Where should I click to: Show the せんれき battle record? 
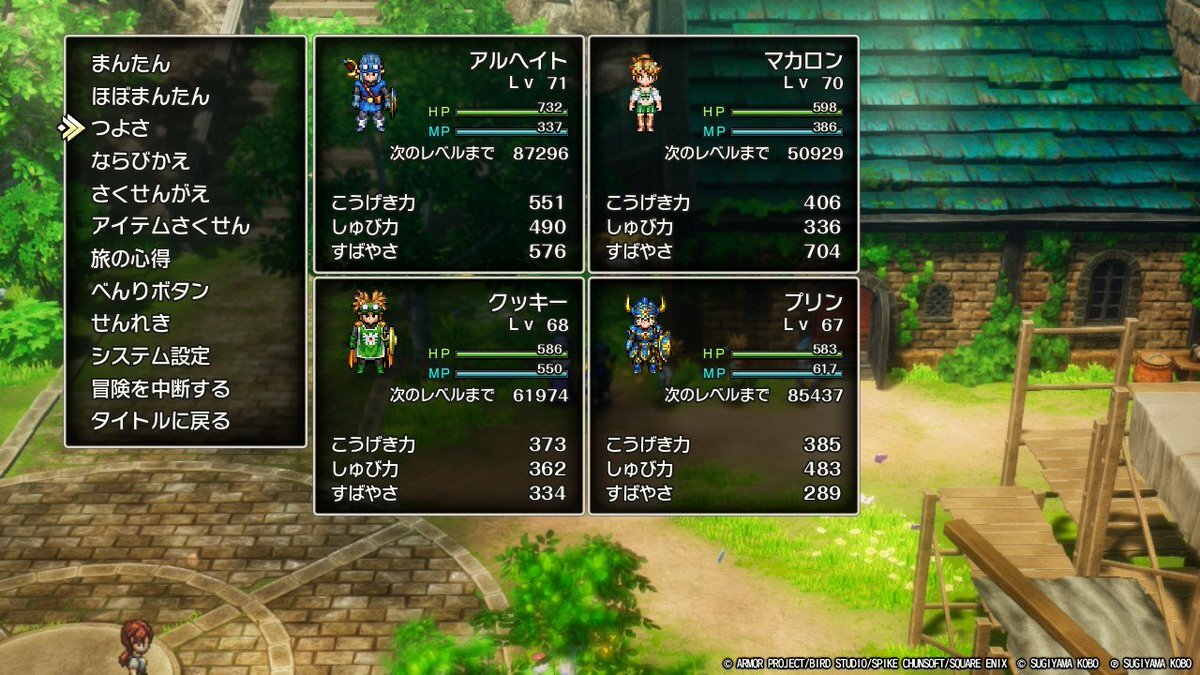pyautogui.click(x=131, y=324)
